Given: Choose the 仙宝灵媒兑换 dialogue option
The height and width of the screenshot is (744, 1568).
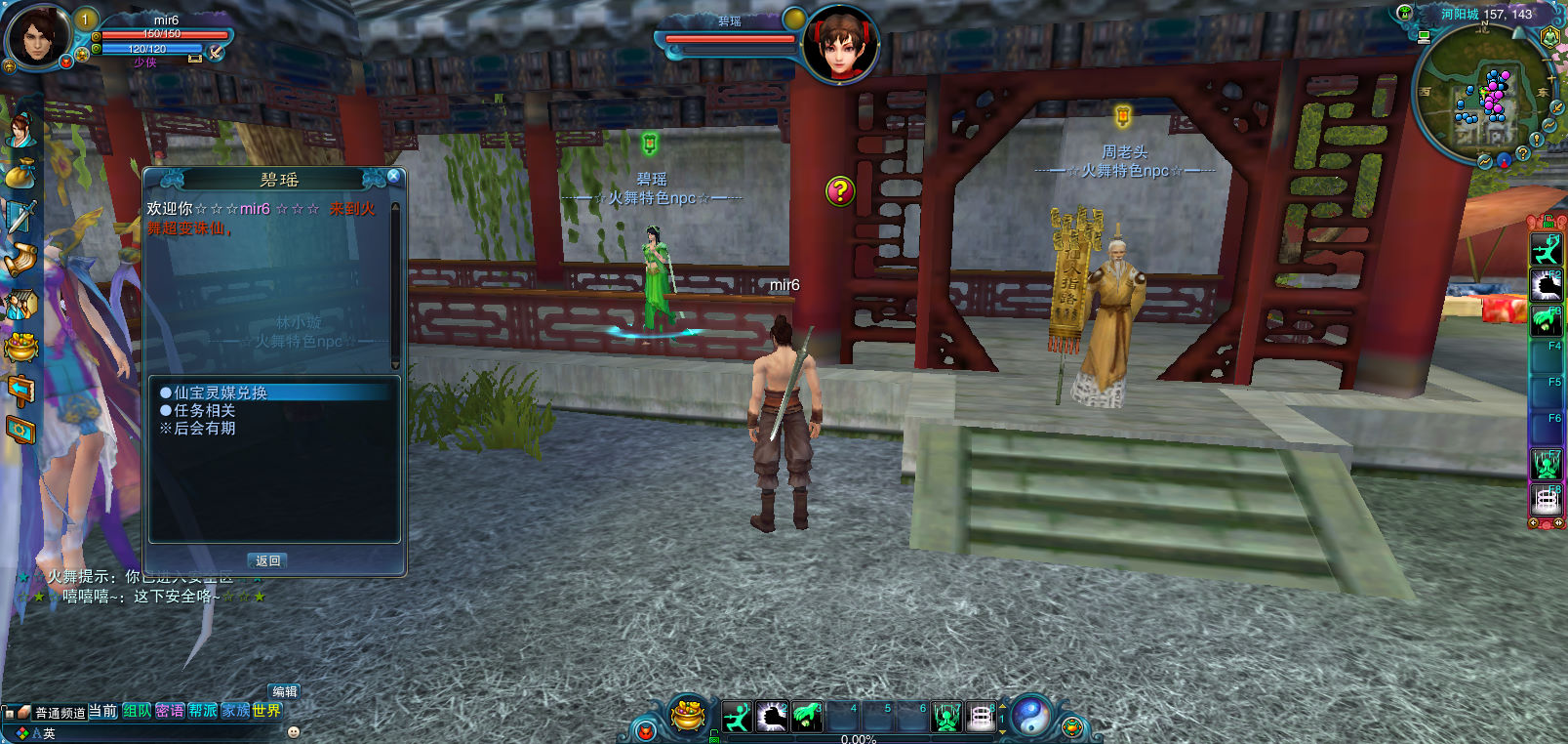Looking at the screenshot, I should pos(221,393).
